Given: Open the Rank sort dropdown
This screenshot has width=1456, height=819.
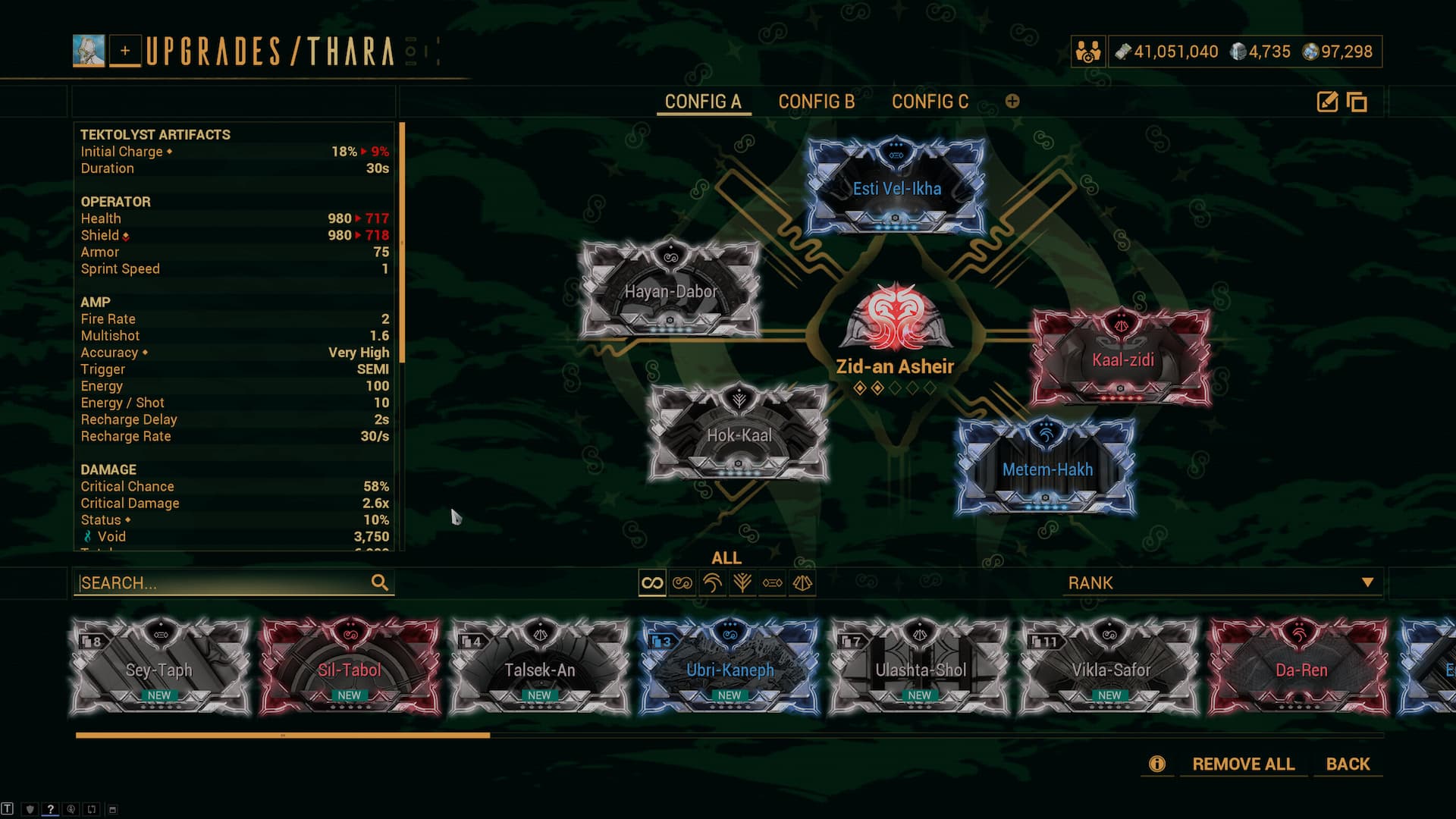Looking at the screenshot, I should pos(1221,582).
